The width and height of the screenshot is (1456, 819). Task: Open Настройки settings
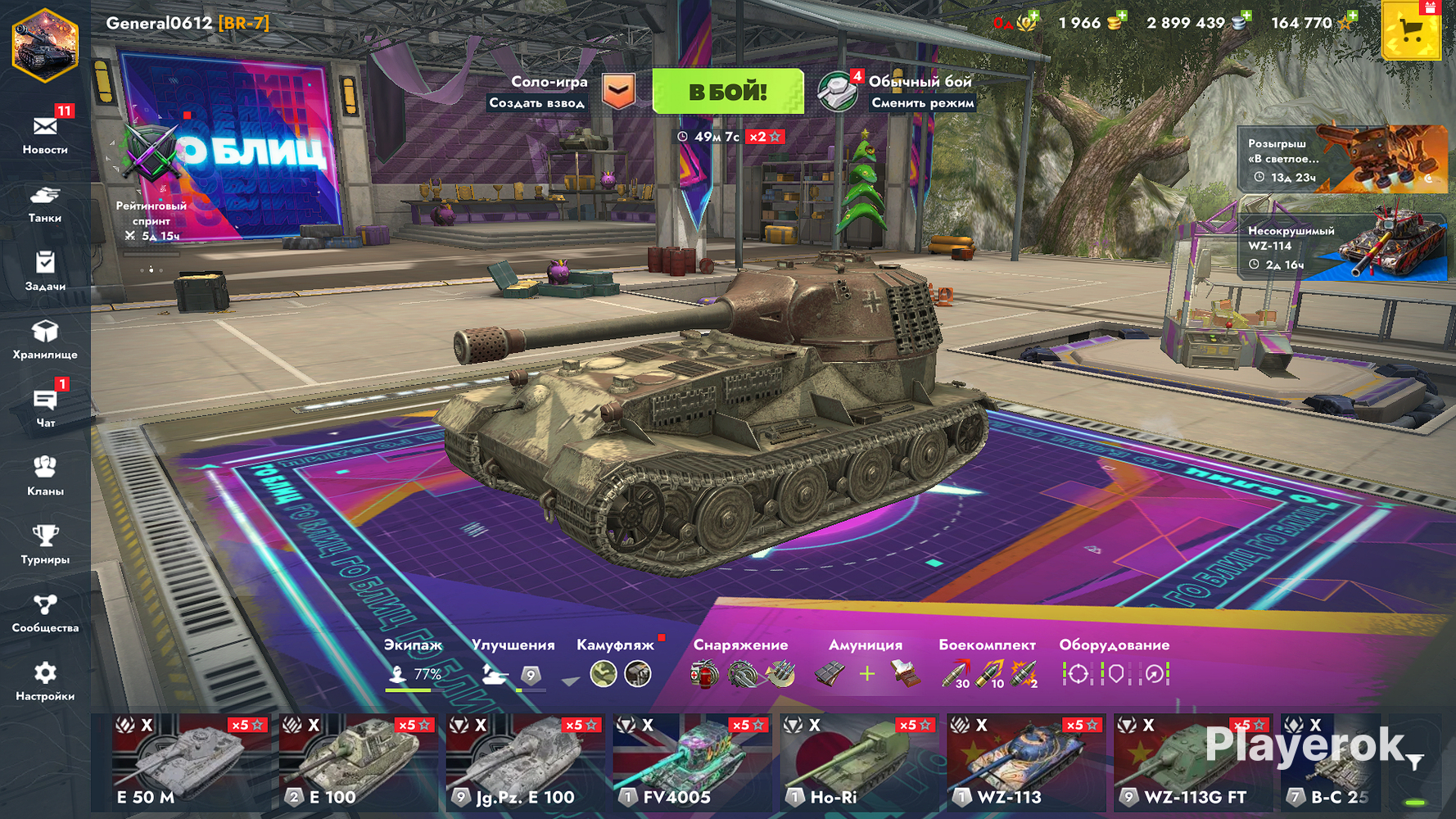(x=45, y=681)
